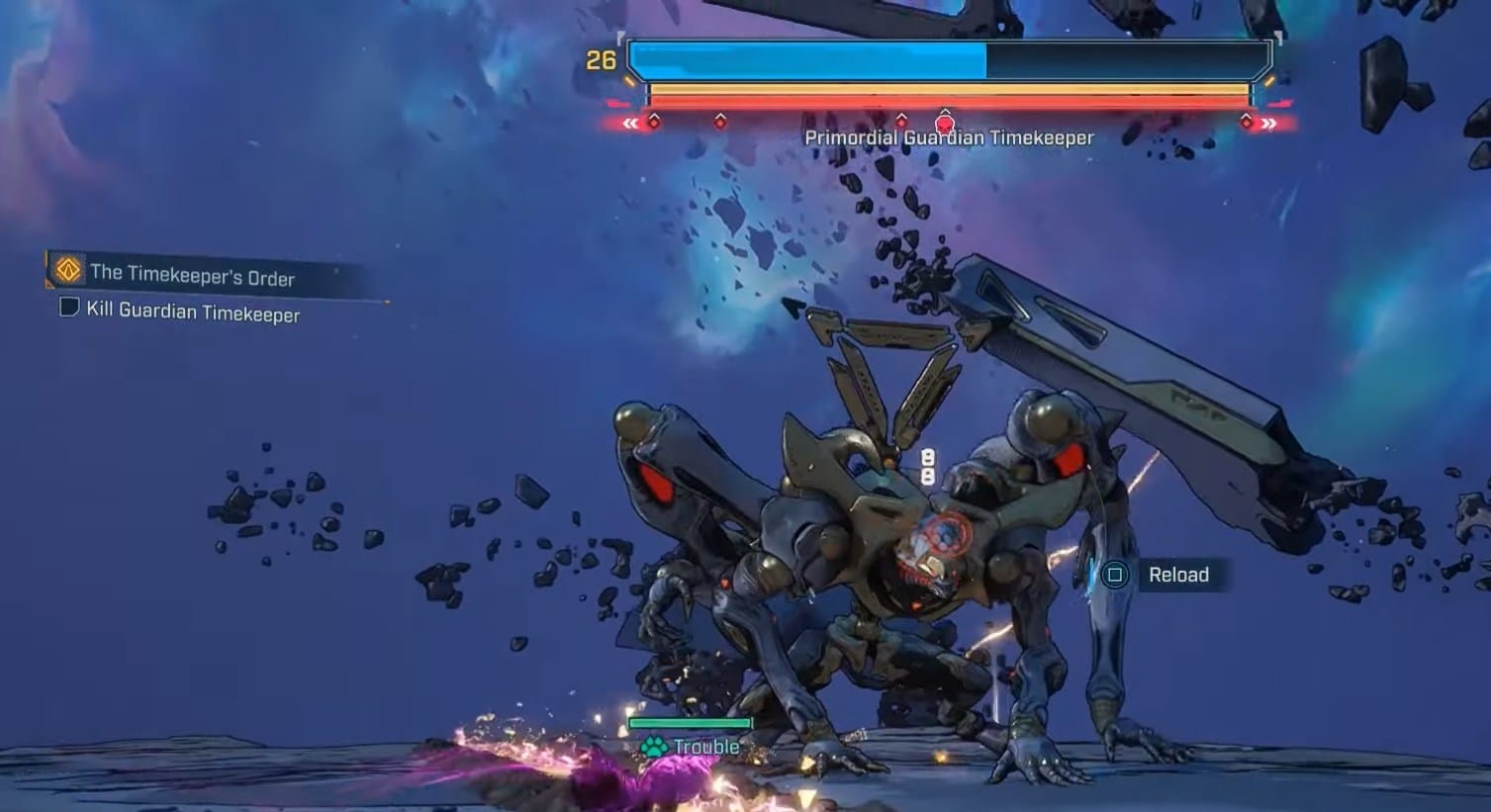Select The Timekeeper's Order quest tracker
Screen dimensions: 1491x812
click(x=192, y=274)
